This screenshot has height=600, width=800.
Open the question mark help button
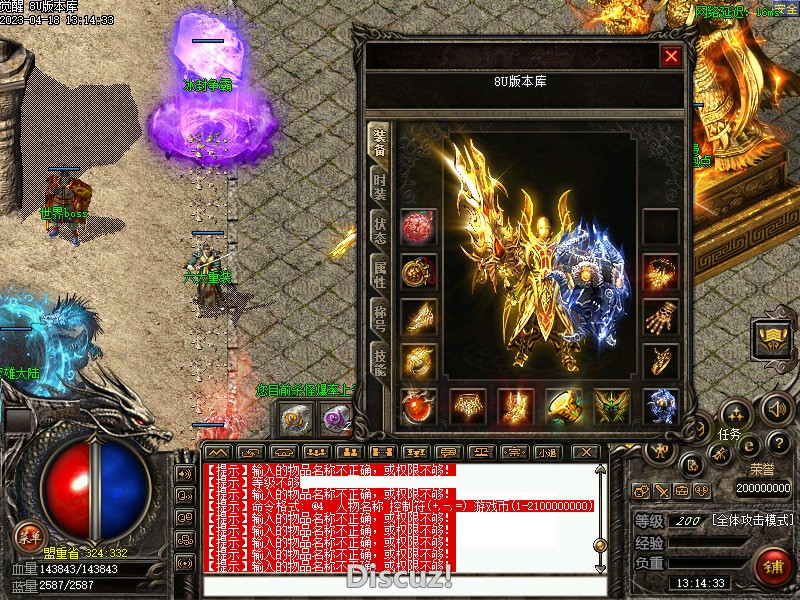point(780,442)
